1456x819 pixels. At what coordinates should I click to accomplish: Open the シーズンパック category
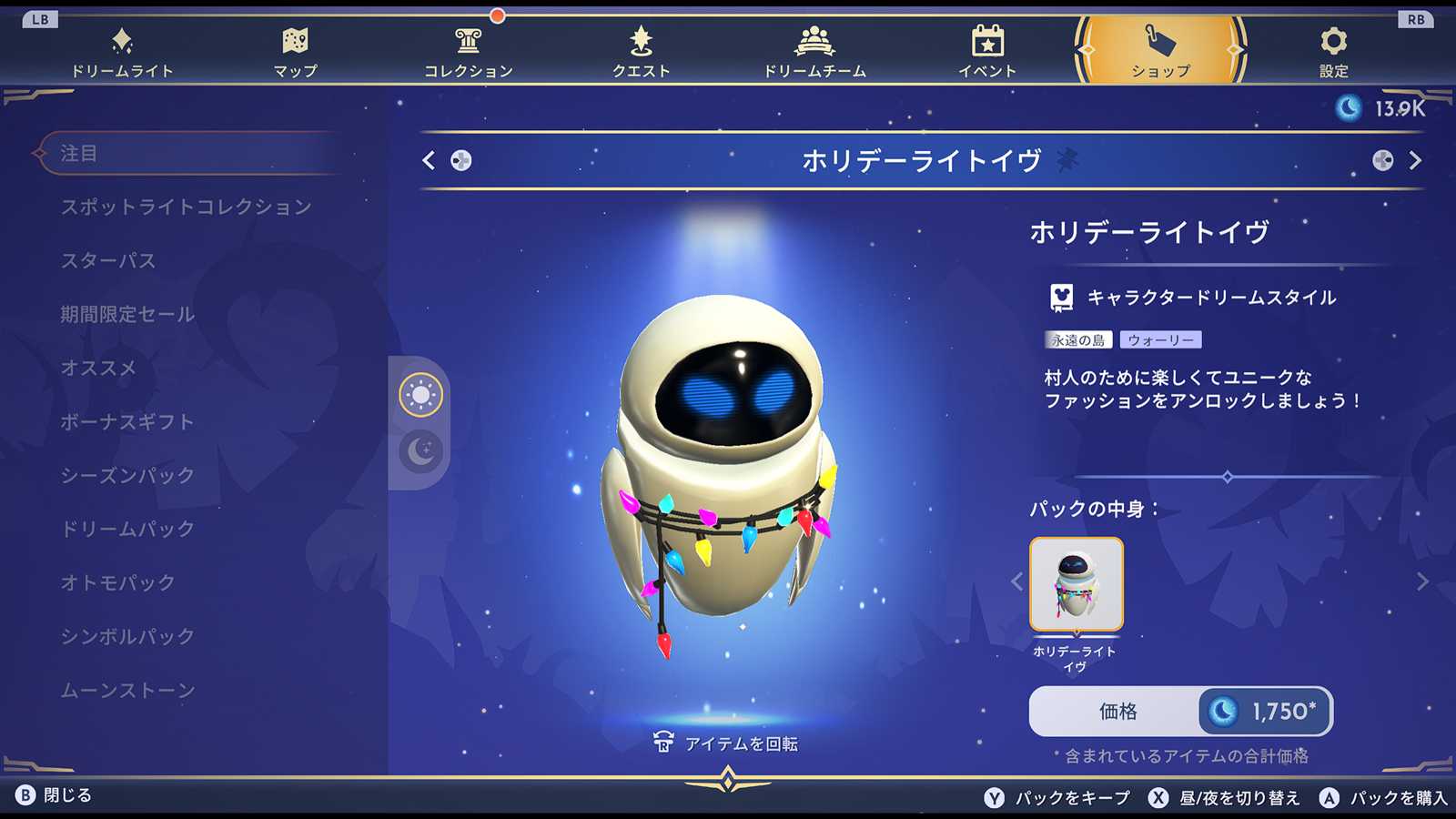(127, 476)
